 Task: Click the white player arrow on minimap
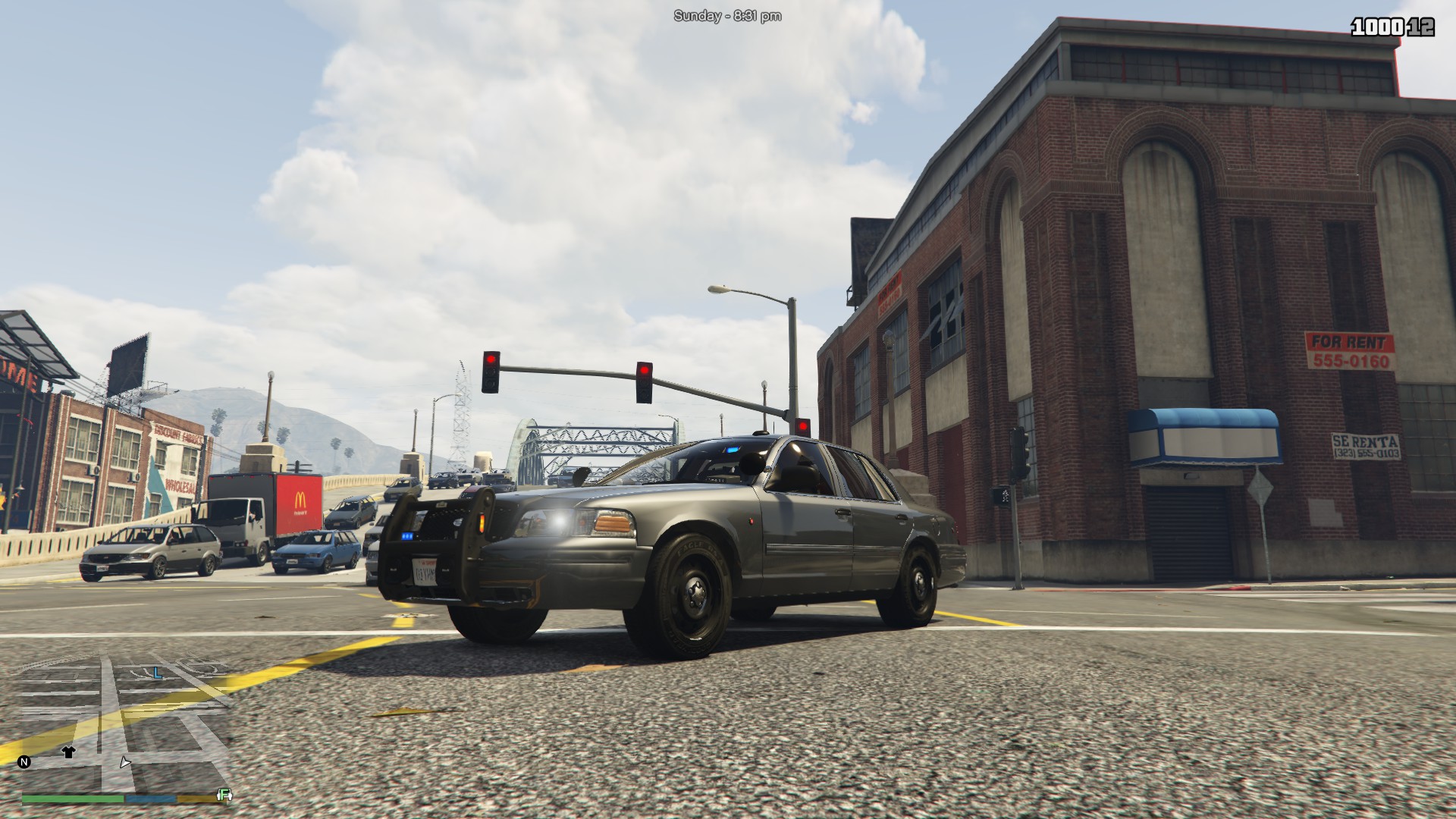[x=125, y=762]
